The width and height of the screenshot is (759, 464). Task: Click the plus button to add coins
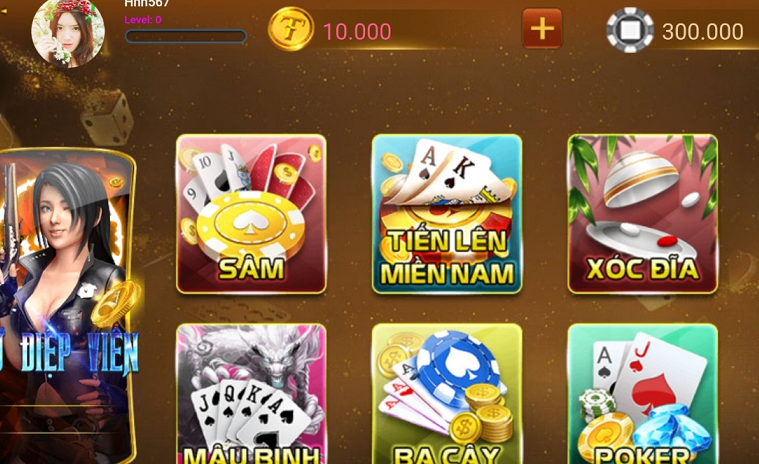pyautogui.click(x=542, y=29)
